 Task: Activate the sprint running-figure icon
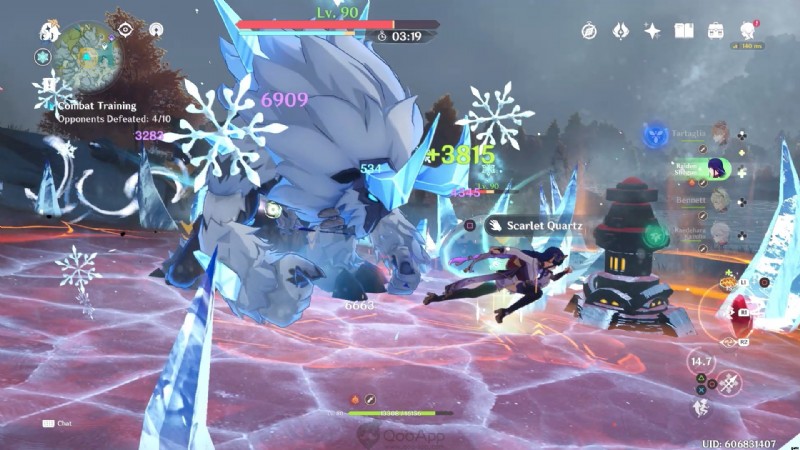[702, 407]
